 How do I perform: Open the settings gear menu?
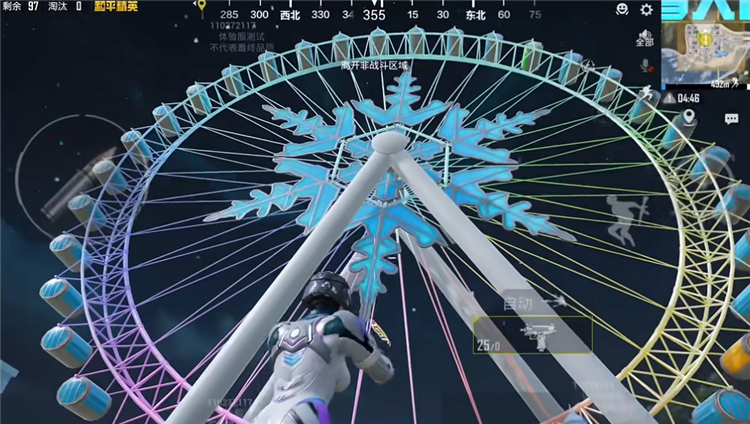(x=646, y=10)
